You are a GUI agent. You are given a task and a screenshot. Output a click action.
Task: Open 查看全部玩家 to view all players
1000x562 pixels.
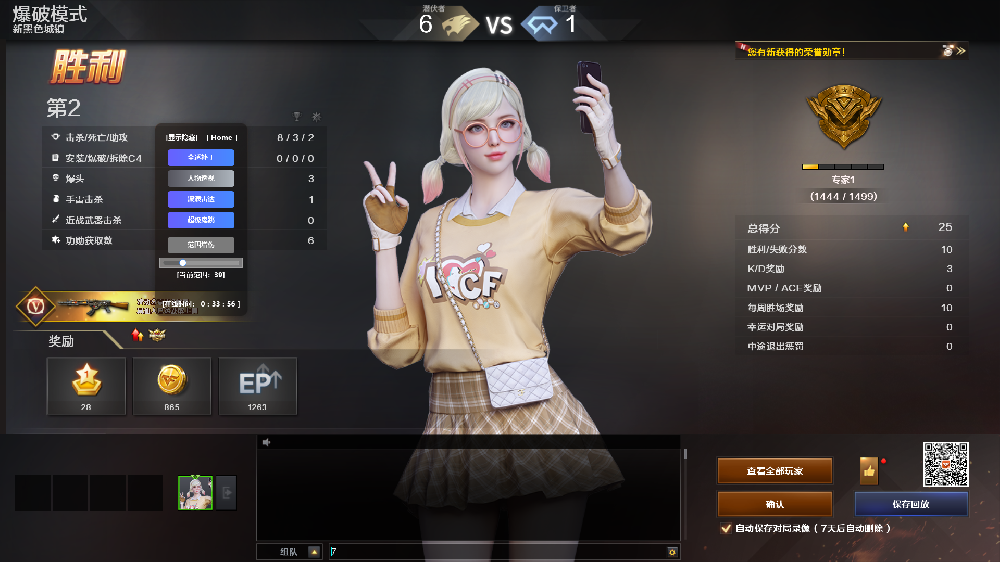(x=774, y=470)
